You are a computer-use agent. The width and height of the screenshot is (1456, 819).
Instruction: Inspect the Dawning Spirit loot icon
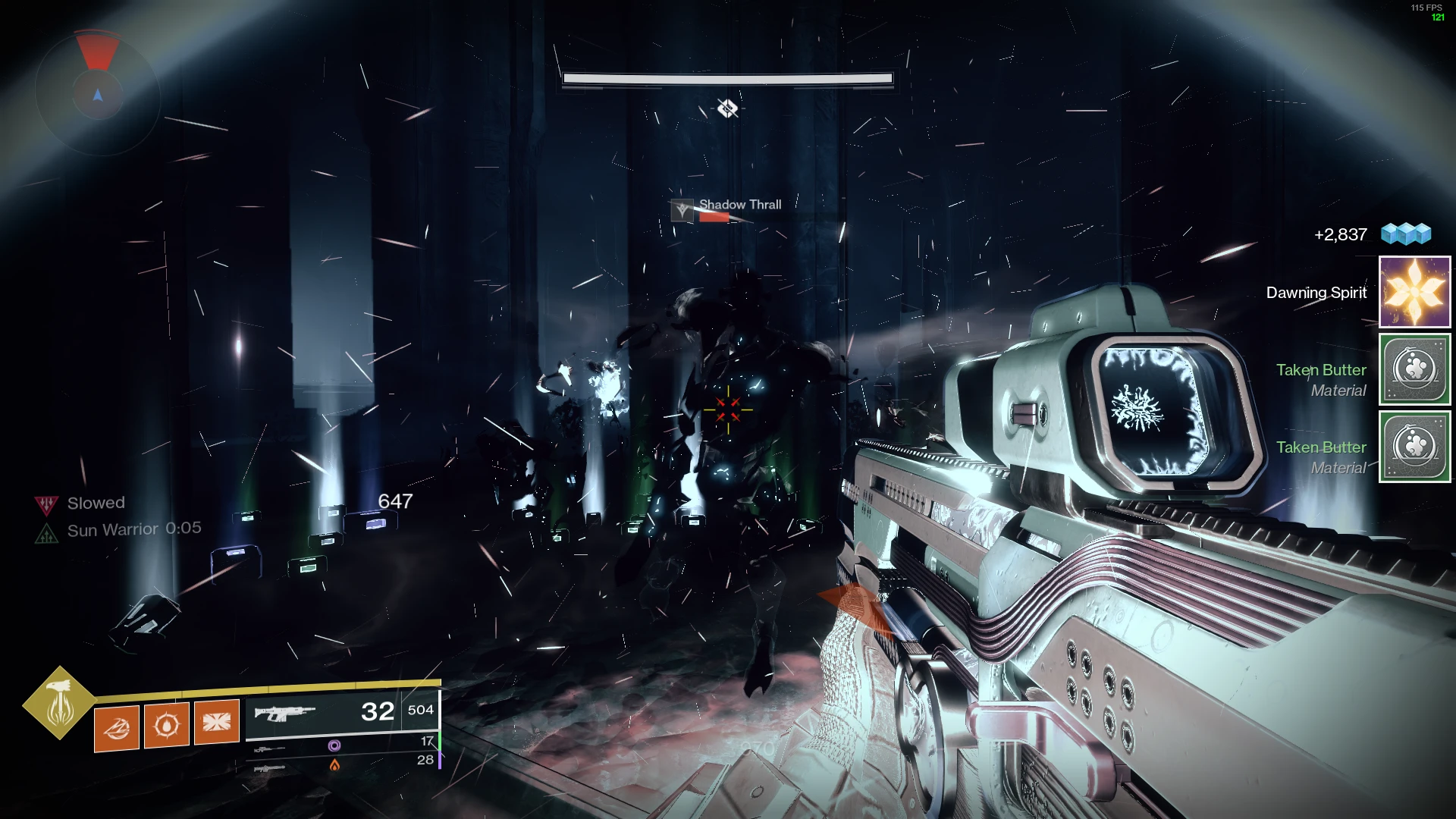tap(1414, 292)
